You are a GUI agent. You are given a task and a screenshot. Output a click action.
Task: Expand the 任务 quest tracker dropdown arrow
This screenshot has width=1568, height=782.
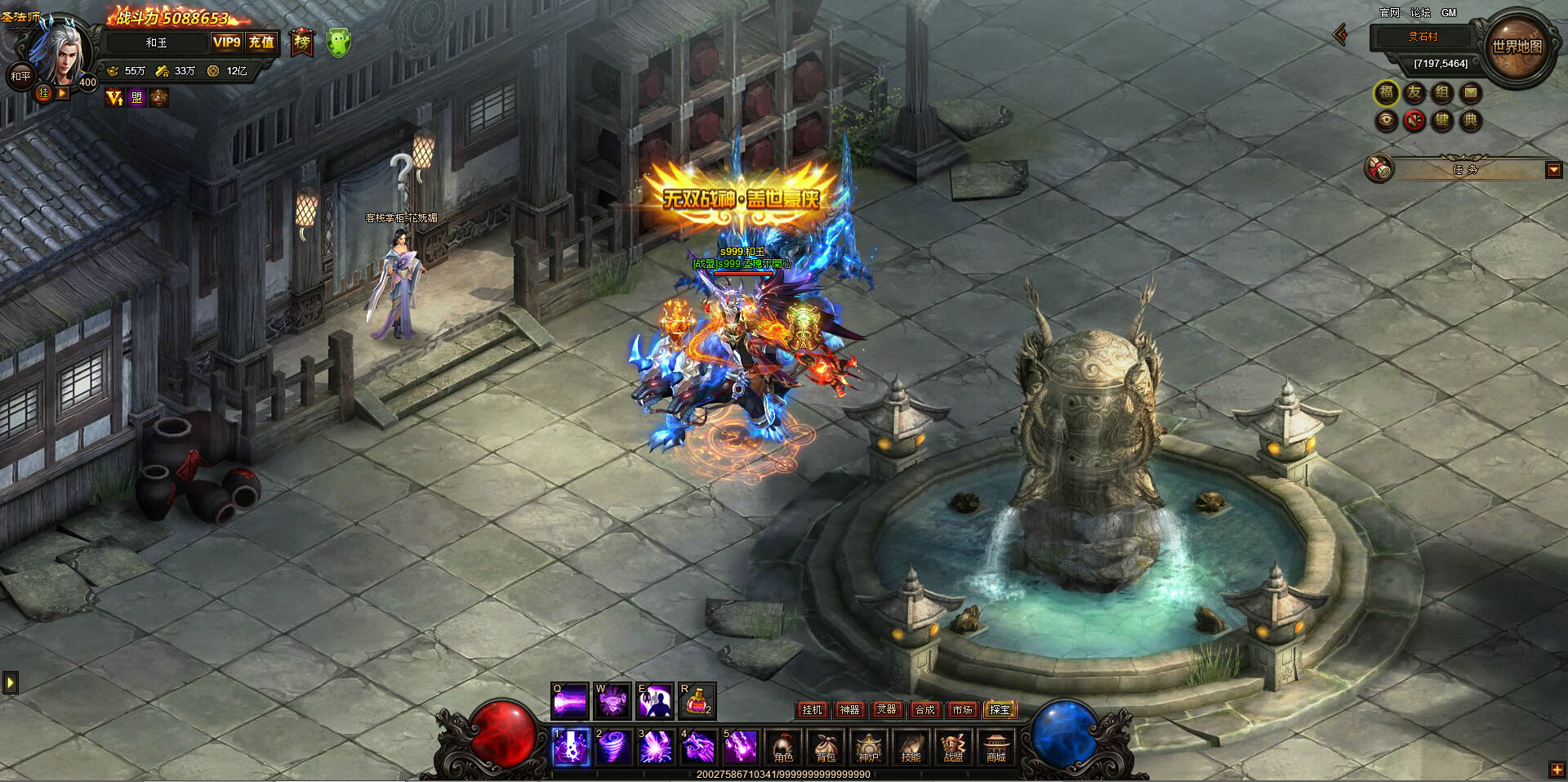point(1553,170)
